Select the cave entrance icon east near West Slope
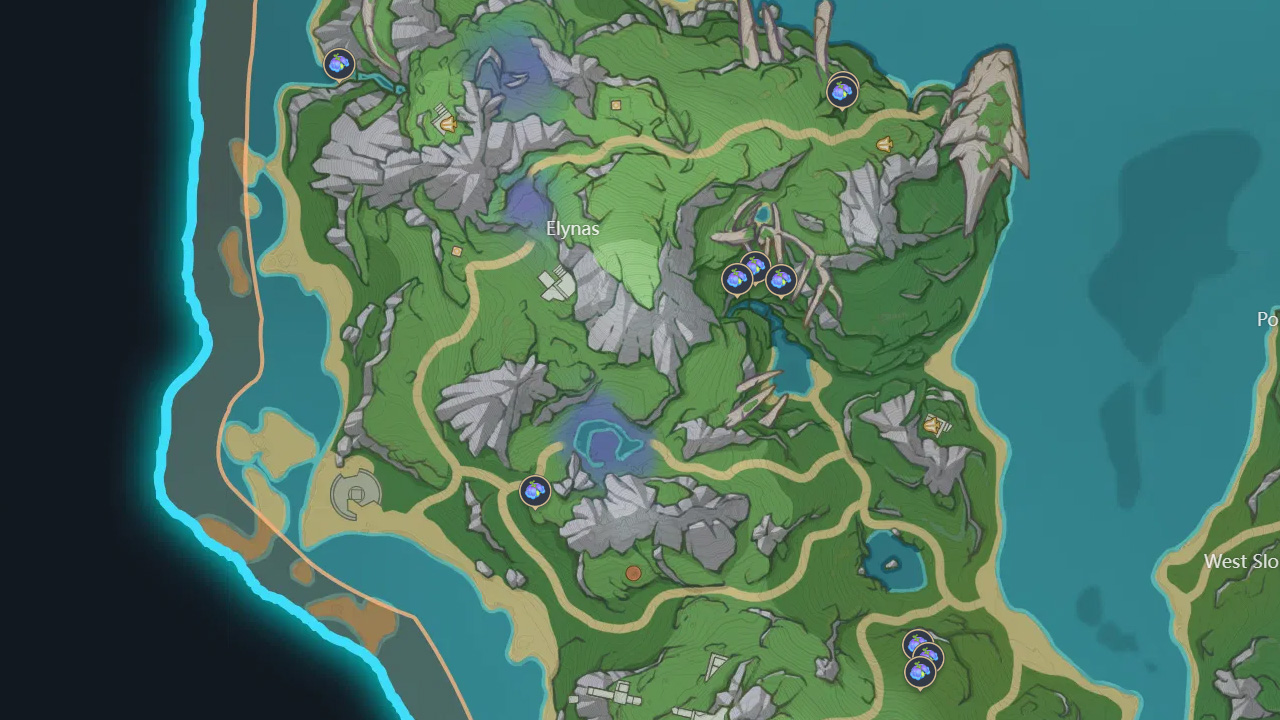Image resolution: width=1280 pixels, height=720 pixels. pos(930,426)
